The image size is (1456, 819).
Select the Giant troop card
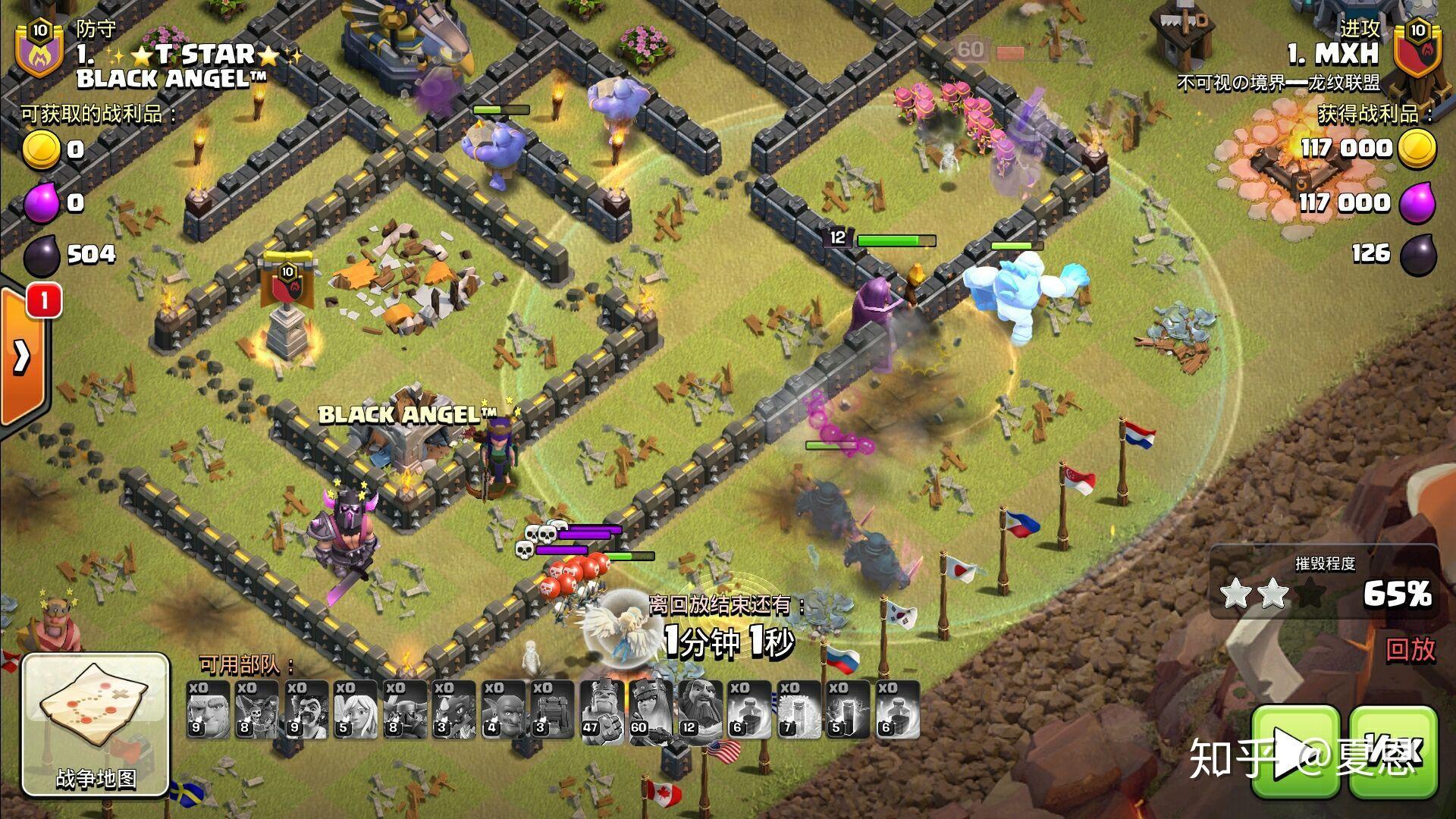(x=209, y=710)
